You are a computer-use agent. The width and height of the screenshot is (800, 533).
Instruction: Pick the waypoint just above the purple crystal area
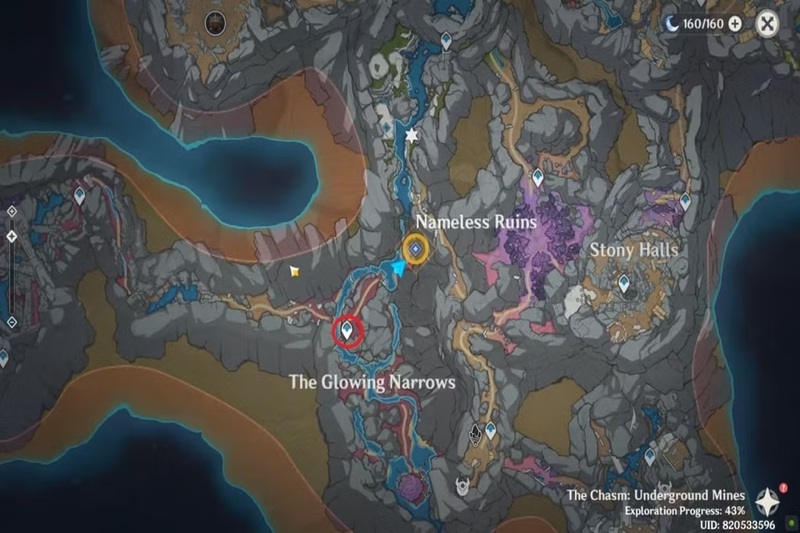point(538,178)
